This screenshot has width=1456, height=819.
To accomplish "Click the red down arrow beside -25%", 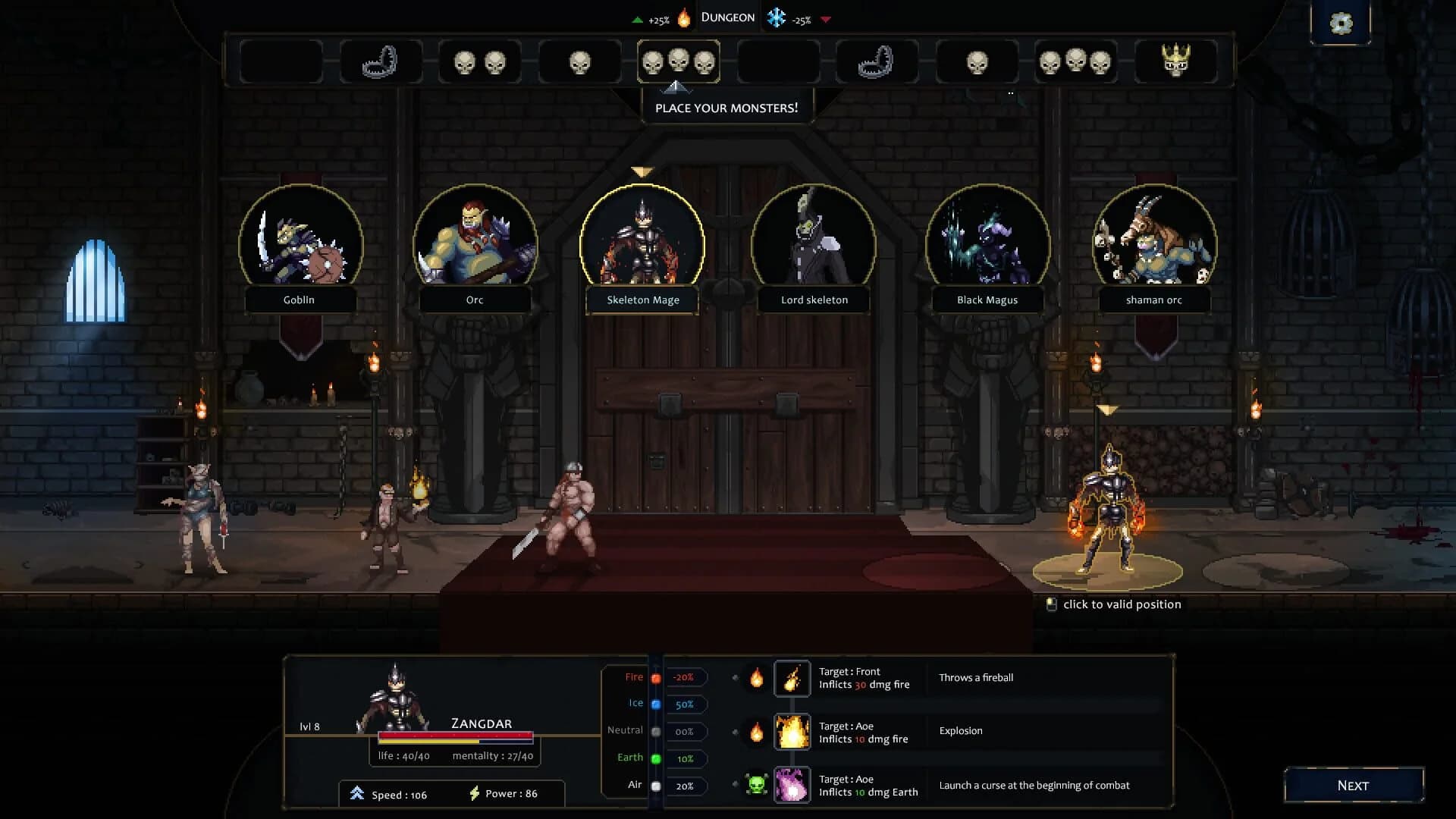I will click(827, 20).
